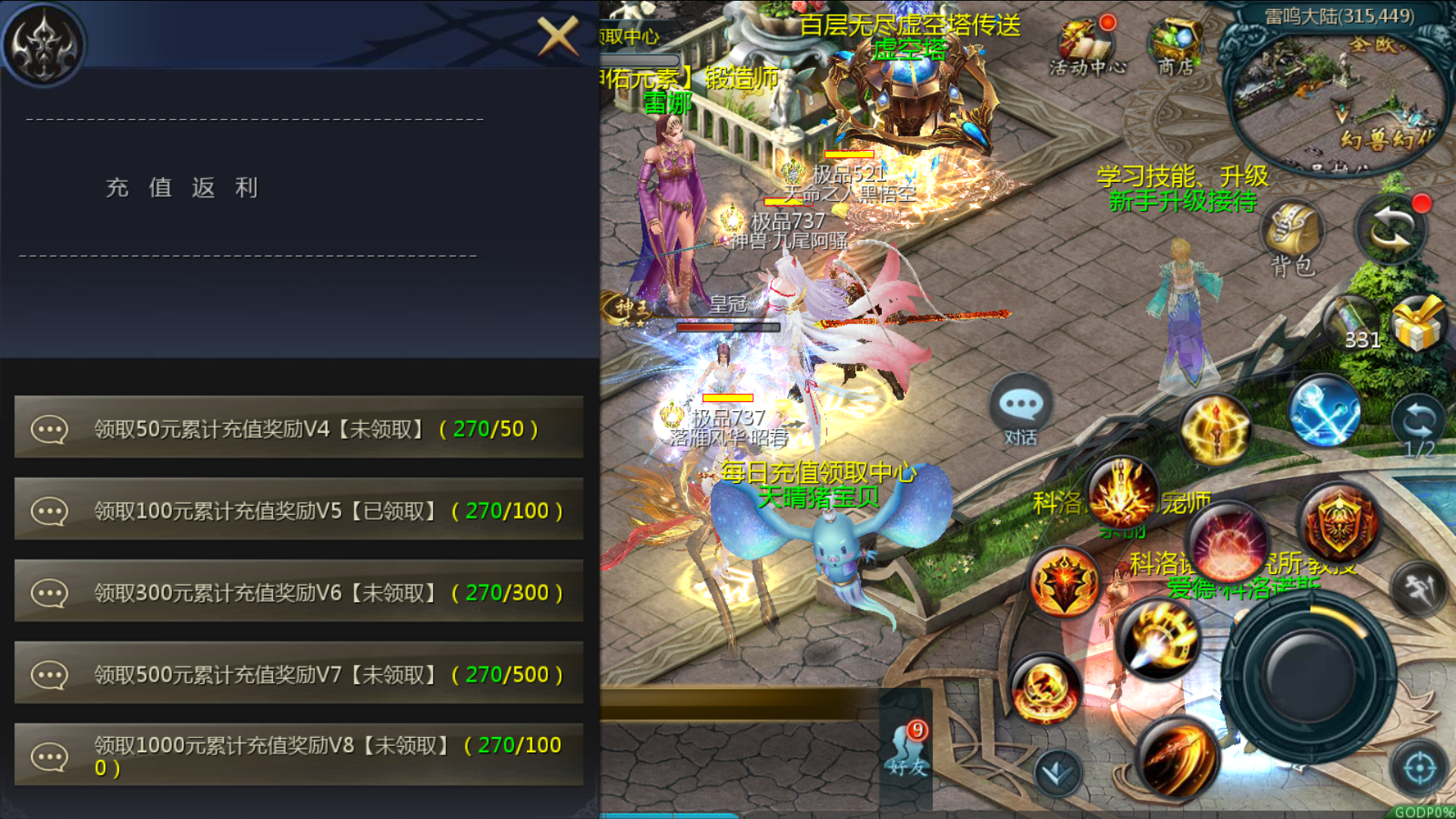This screenshot has height=819, width=1456.
Task: Open the golden gift box icon
Action: 1418,324
